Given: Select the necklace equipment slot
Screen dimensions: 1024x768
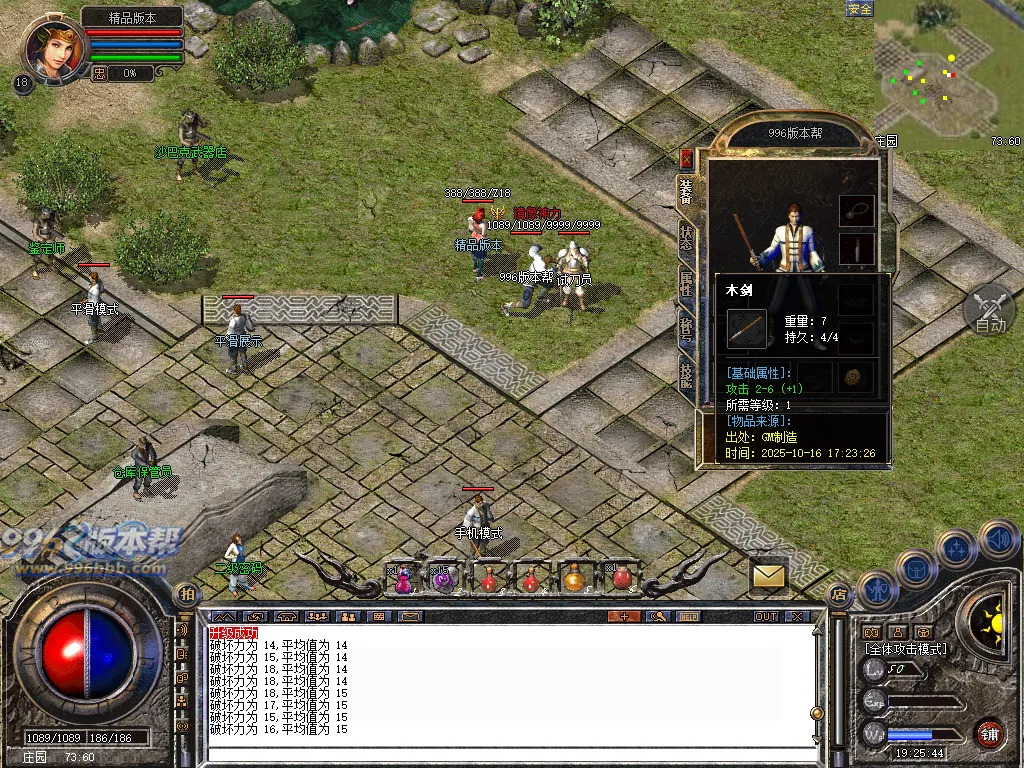Looking at the screenshot, I should pyautogui.click(x=856, y=211).
